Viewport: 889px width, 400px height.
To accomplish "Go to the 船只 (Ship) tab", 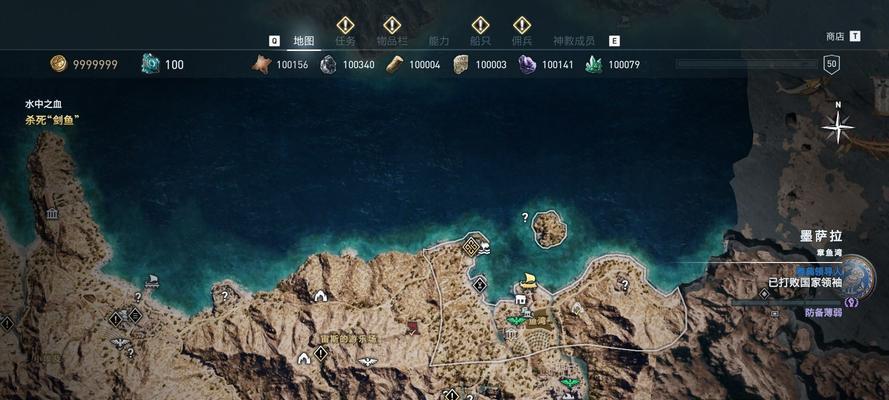I will 481,41.
